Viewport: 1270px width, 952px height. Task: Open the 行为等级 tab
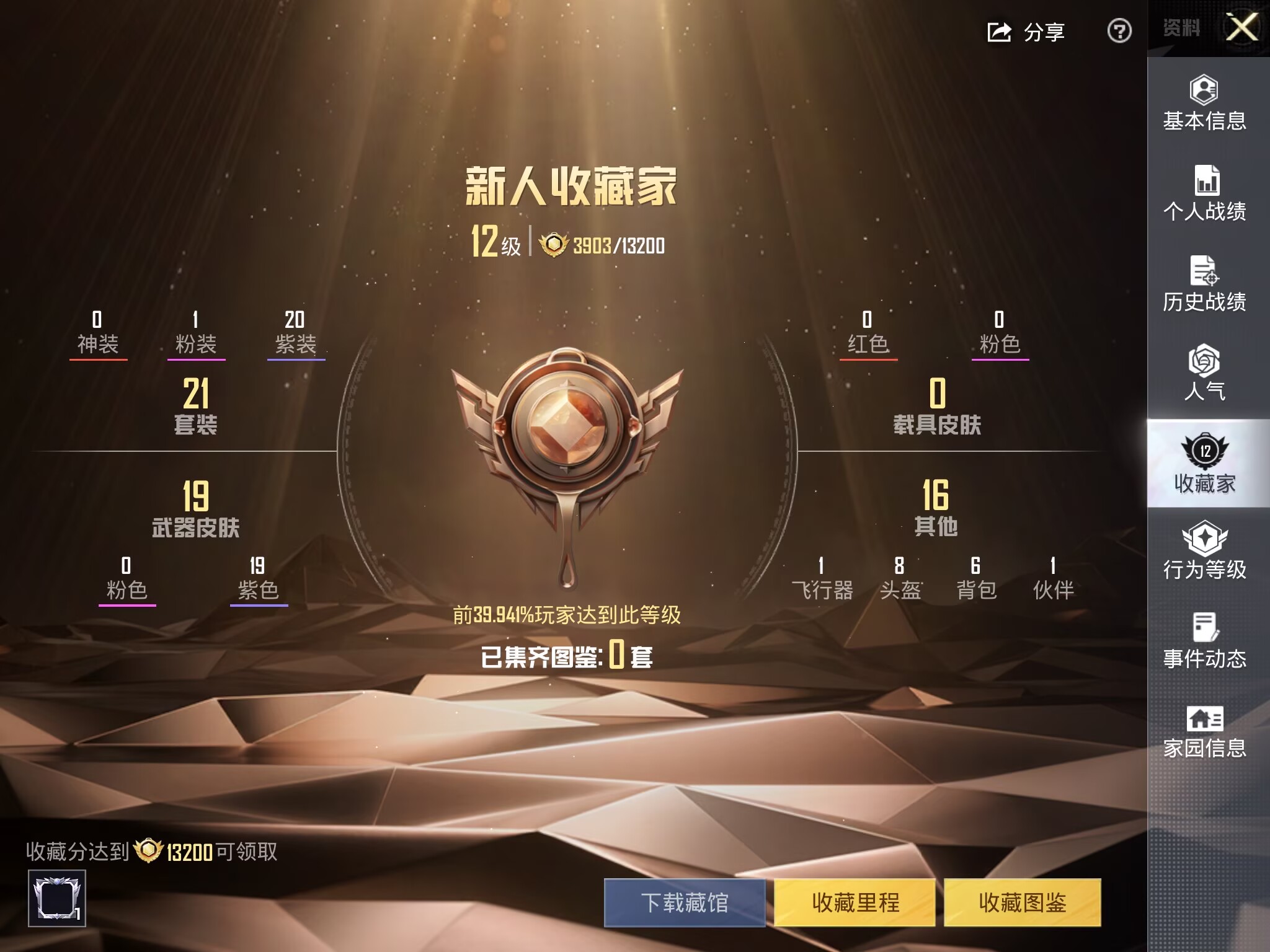pyautogui.click(x=1204, y=551)
